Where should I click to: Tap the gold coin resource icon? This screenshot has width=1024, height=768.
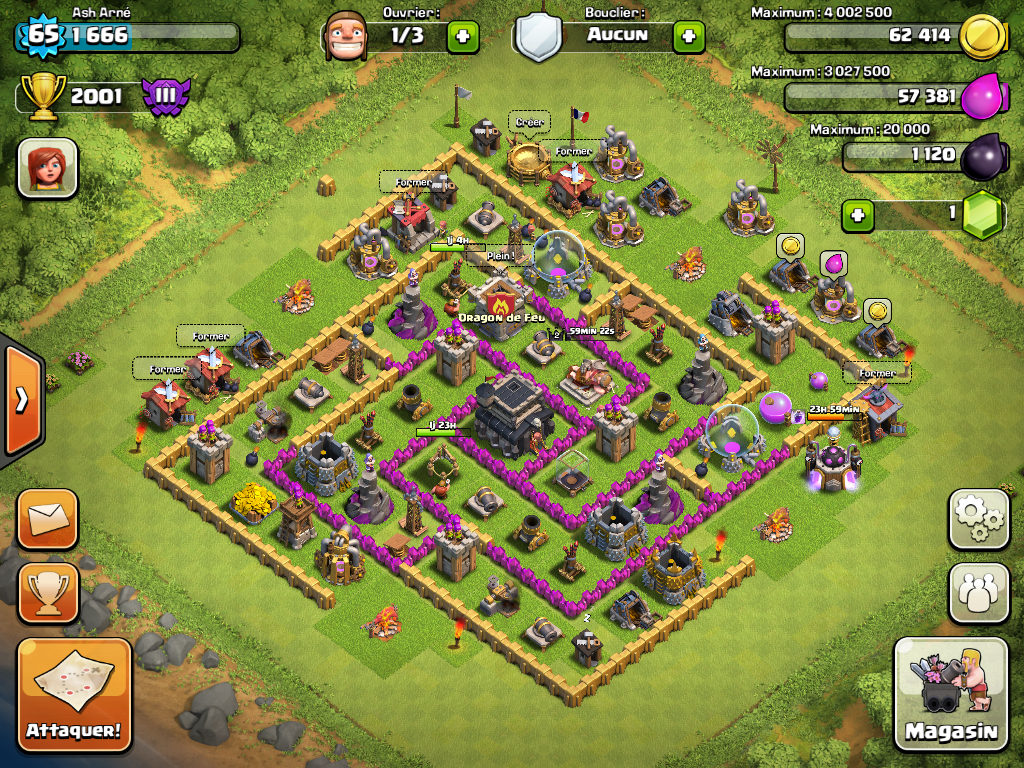click(981, 38)
